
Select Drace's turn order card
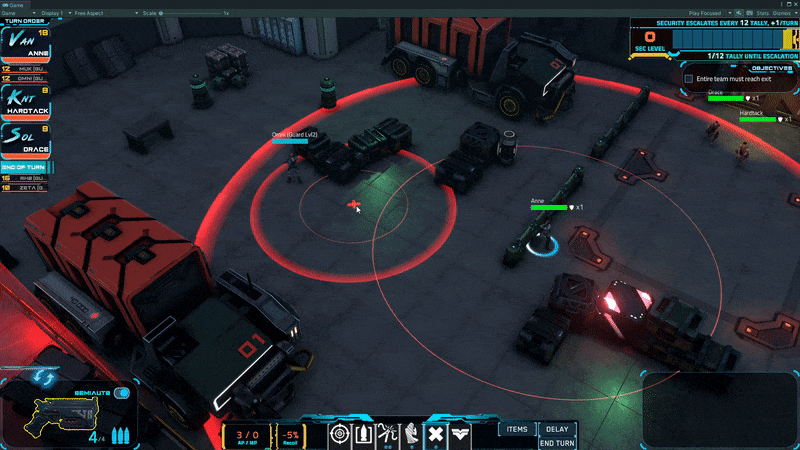[x=25, y=140]
